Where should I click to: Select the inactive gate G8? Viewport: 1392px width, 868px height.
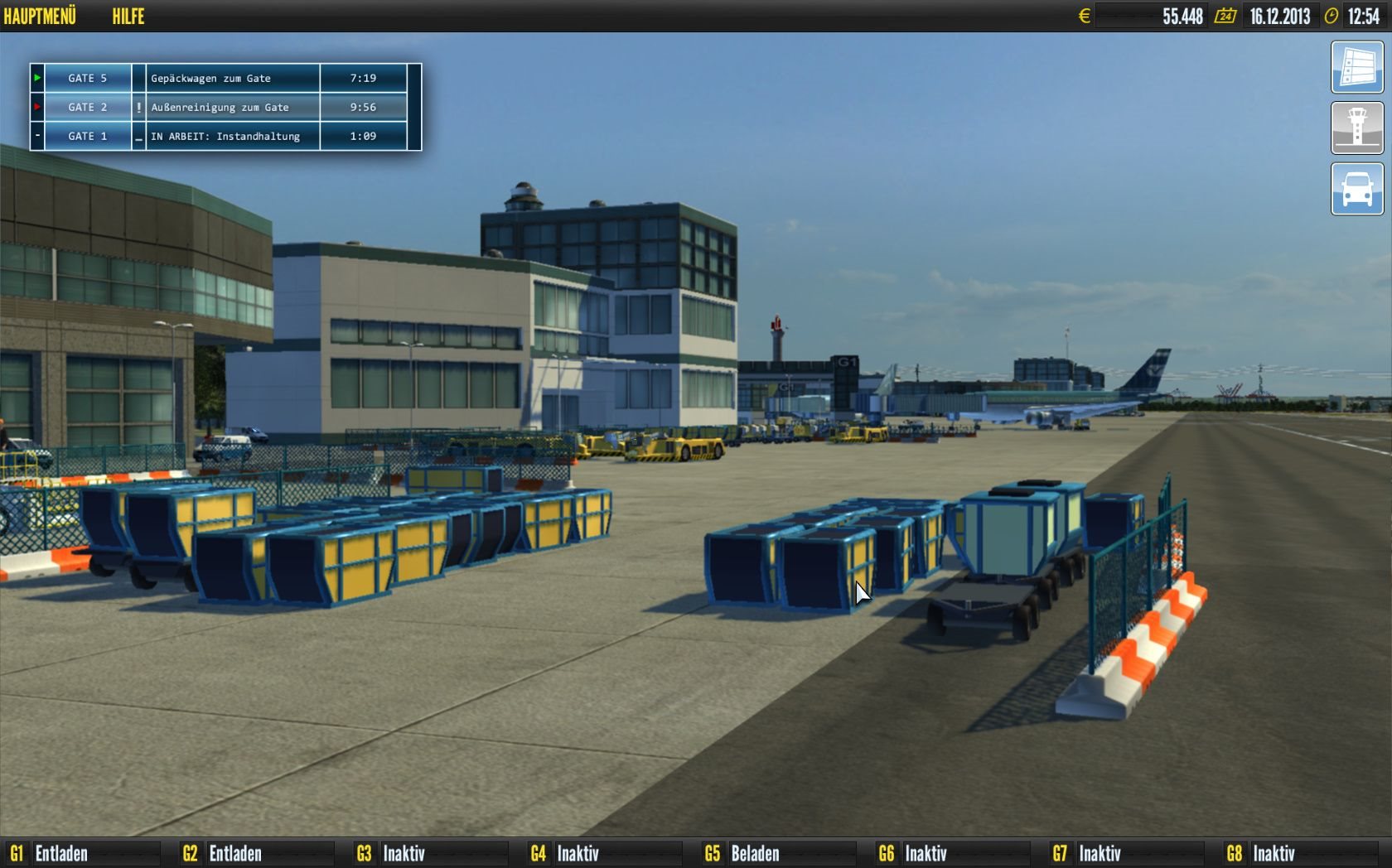[x=1262, y=853]
